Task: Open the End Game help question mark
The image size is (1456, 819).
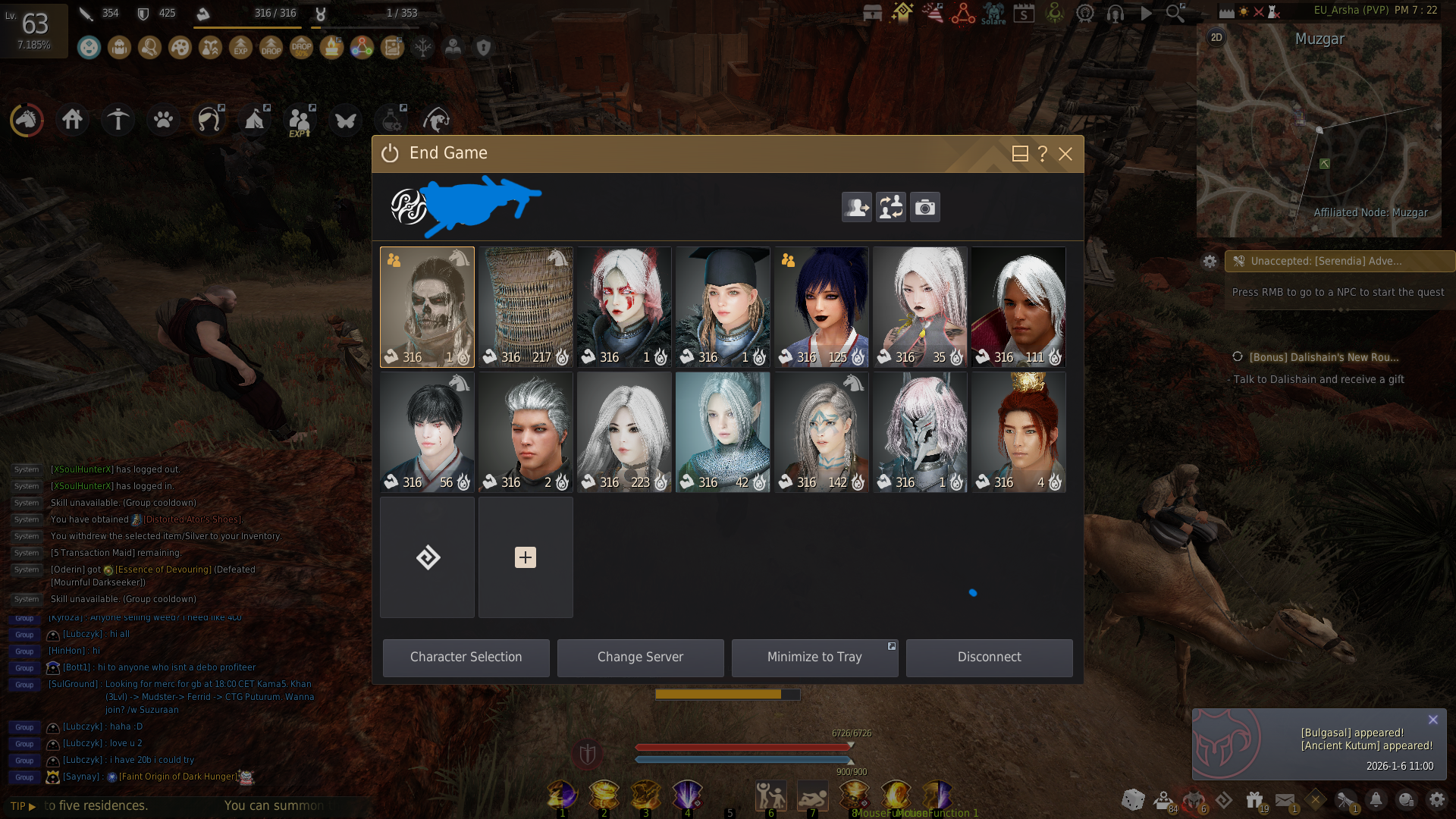Action: click(1042, 154)
